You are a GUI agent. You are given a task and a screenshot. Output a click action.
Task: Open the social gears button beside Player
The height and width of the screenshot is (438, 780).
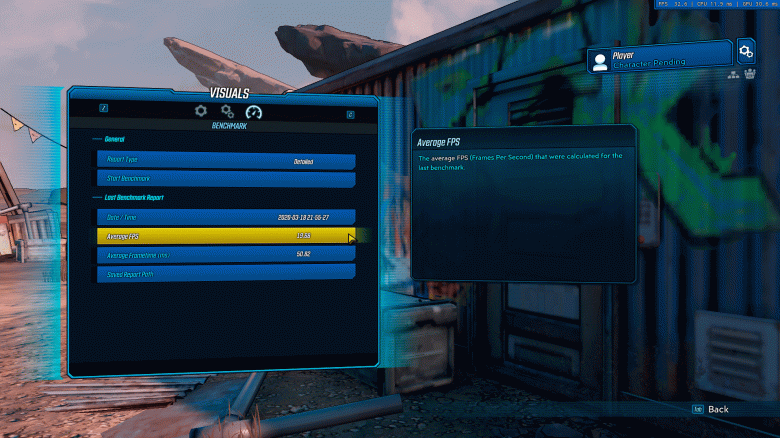(746, 50)
